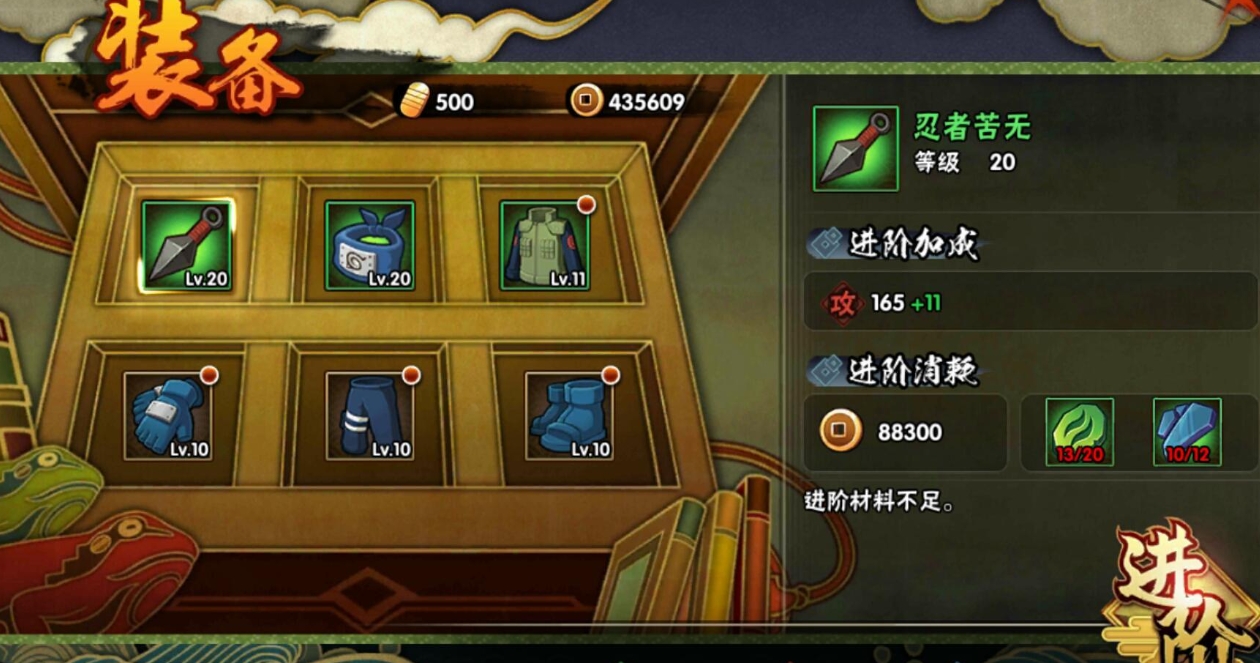
Task: Select the ninja headband slot
Action: pyautogui.click(x=370, y=246)
